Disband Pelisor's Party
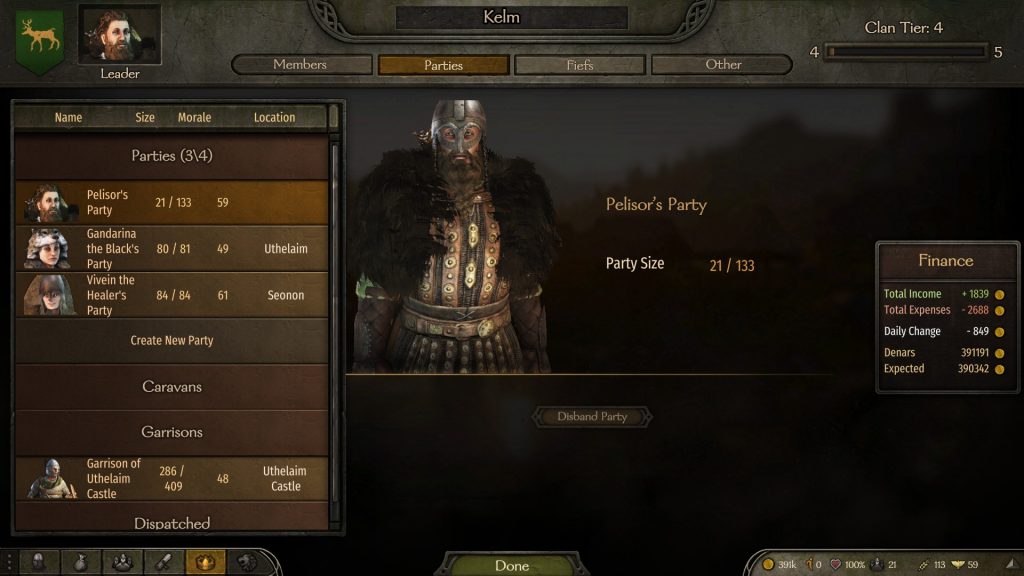Viewport: 1024px width, 576px height. tap(592, 417)
